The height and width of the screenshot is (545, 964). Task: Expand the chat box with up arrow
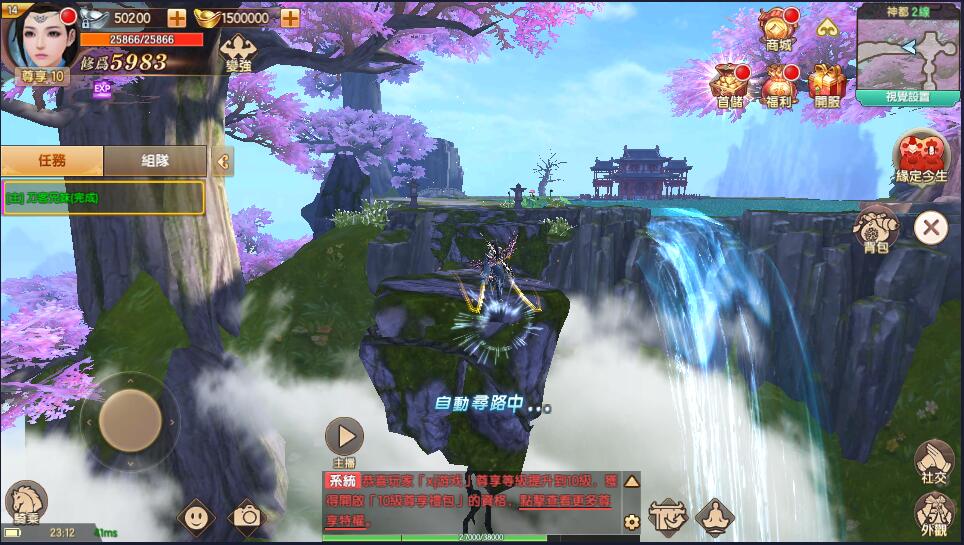[x=631, y=481]
